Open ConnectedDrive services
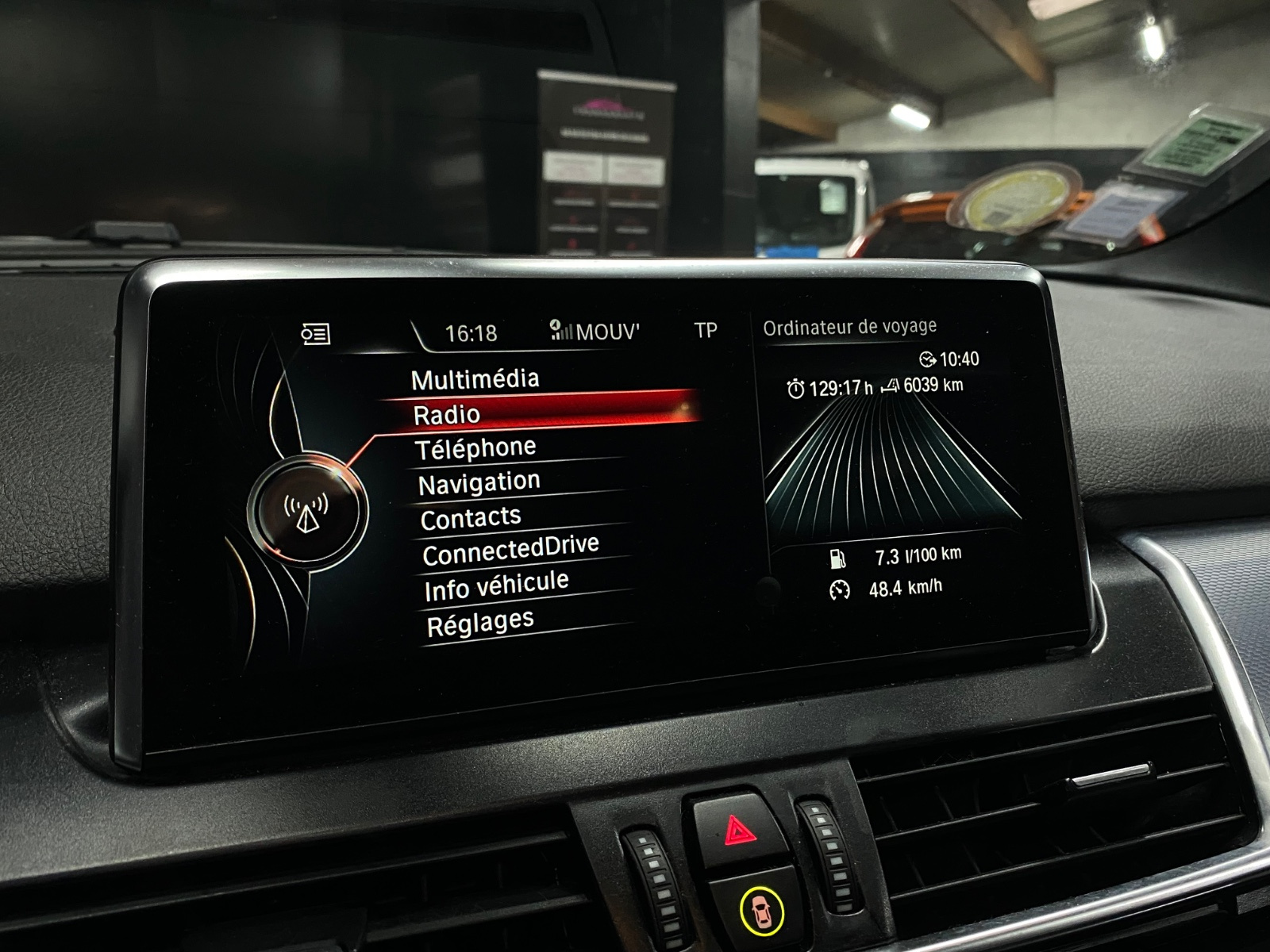The width and height of the screenshot is (1270, 952). pos(510,551)
